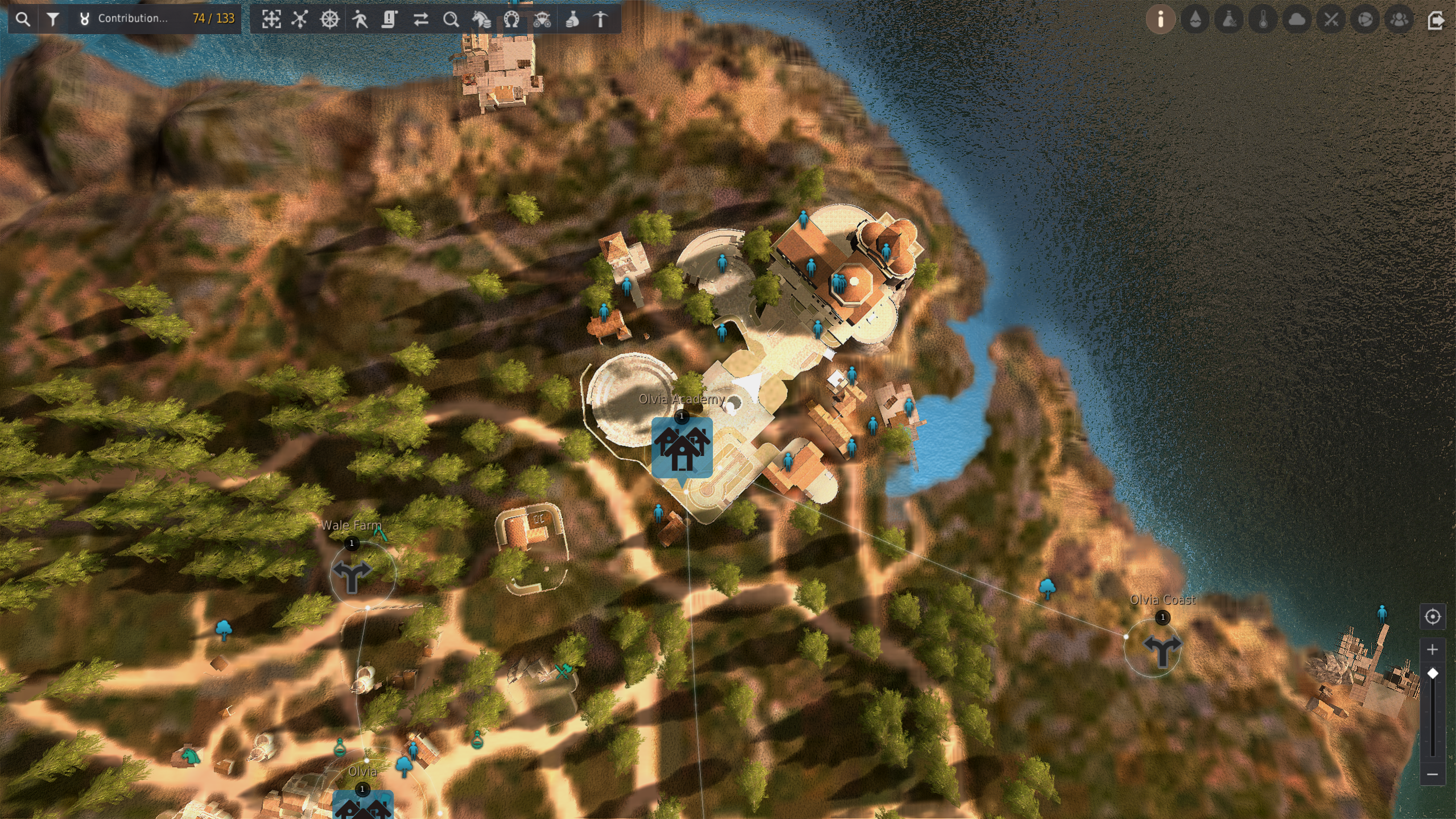Image resolution: width=1456 pixels, height=819 pixels.
Task: Select the pickaxe toolbar icon
Action: [601, 19]
